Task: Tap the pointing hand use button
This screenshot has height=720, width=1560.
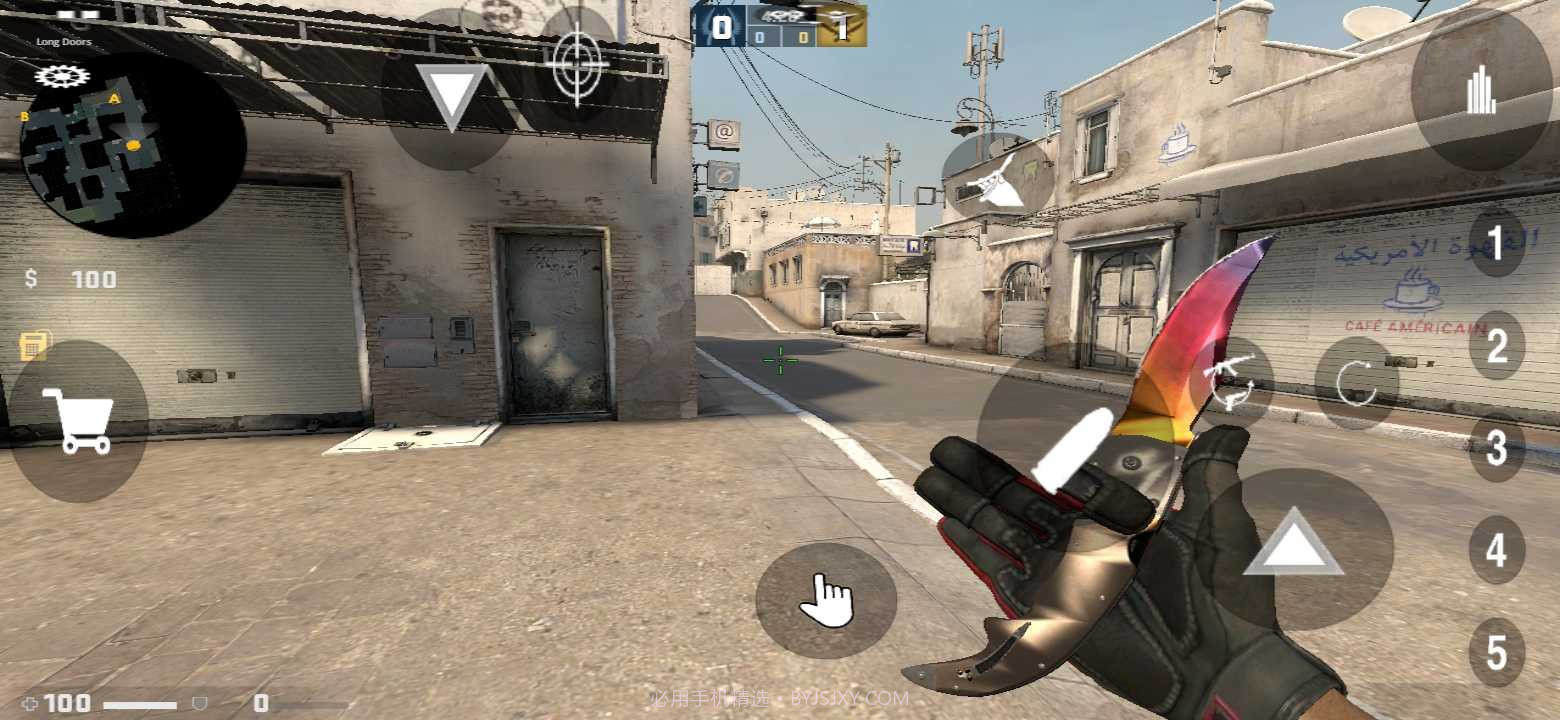Action: 826,600
